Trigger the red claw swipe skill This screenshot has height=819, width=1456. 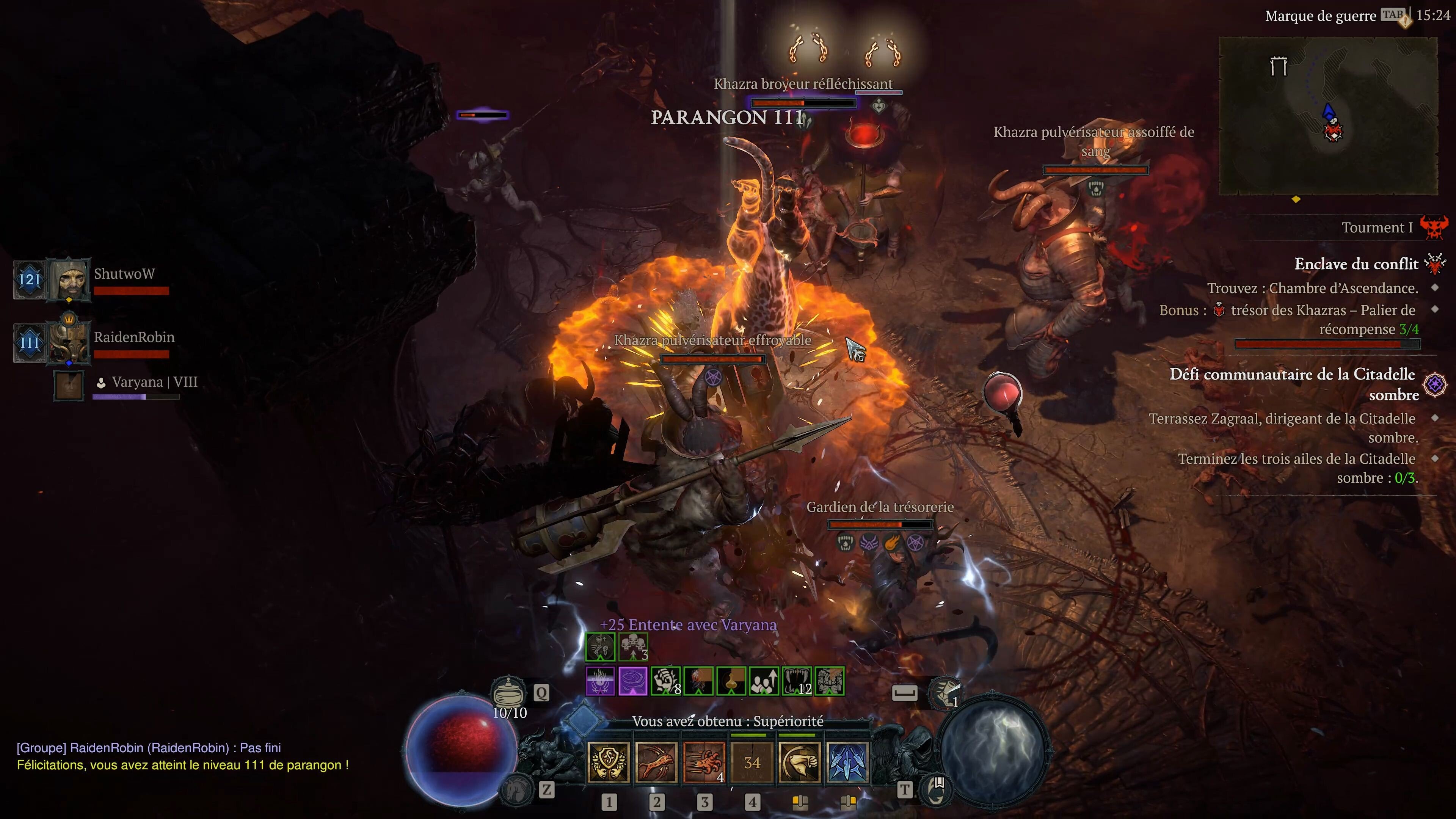tap(704, 763)
